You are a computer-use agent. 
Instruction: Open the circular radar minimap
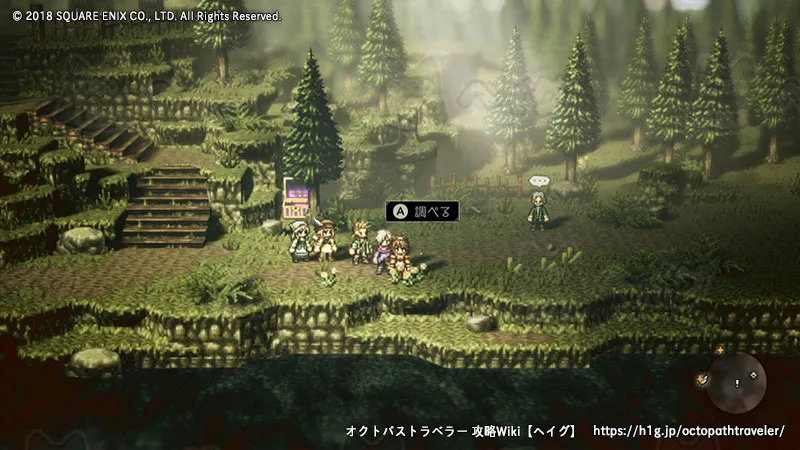coord(737,384)
